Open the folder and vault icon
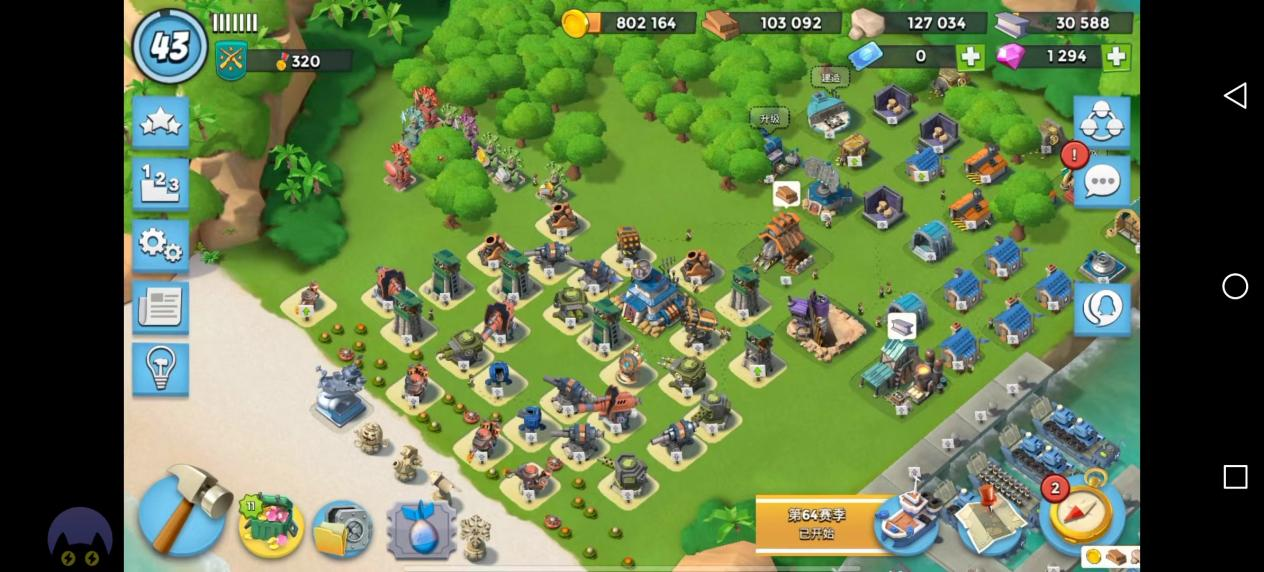This screenshot has height=572, width=1264. [343, 529]
